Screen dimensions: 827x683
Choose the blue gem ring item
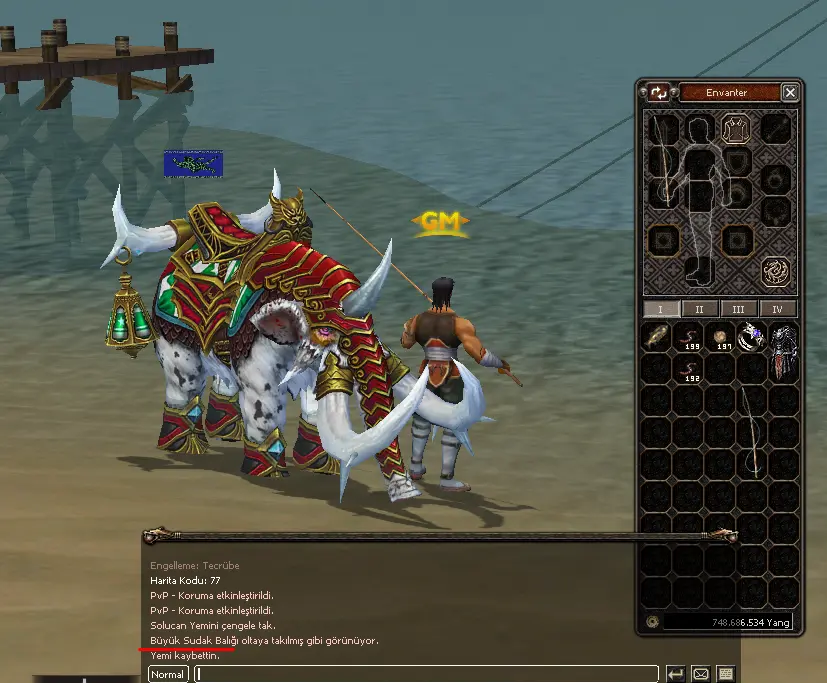[752, 338]
